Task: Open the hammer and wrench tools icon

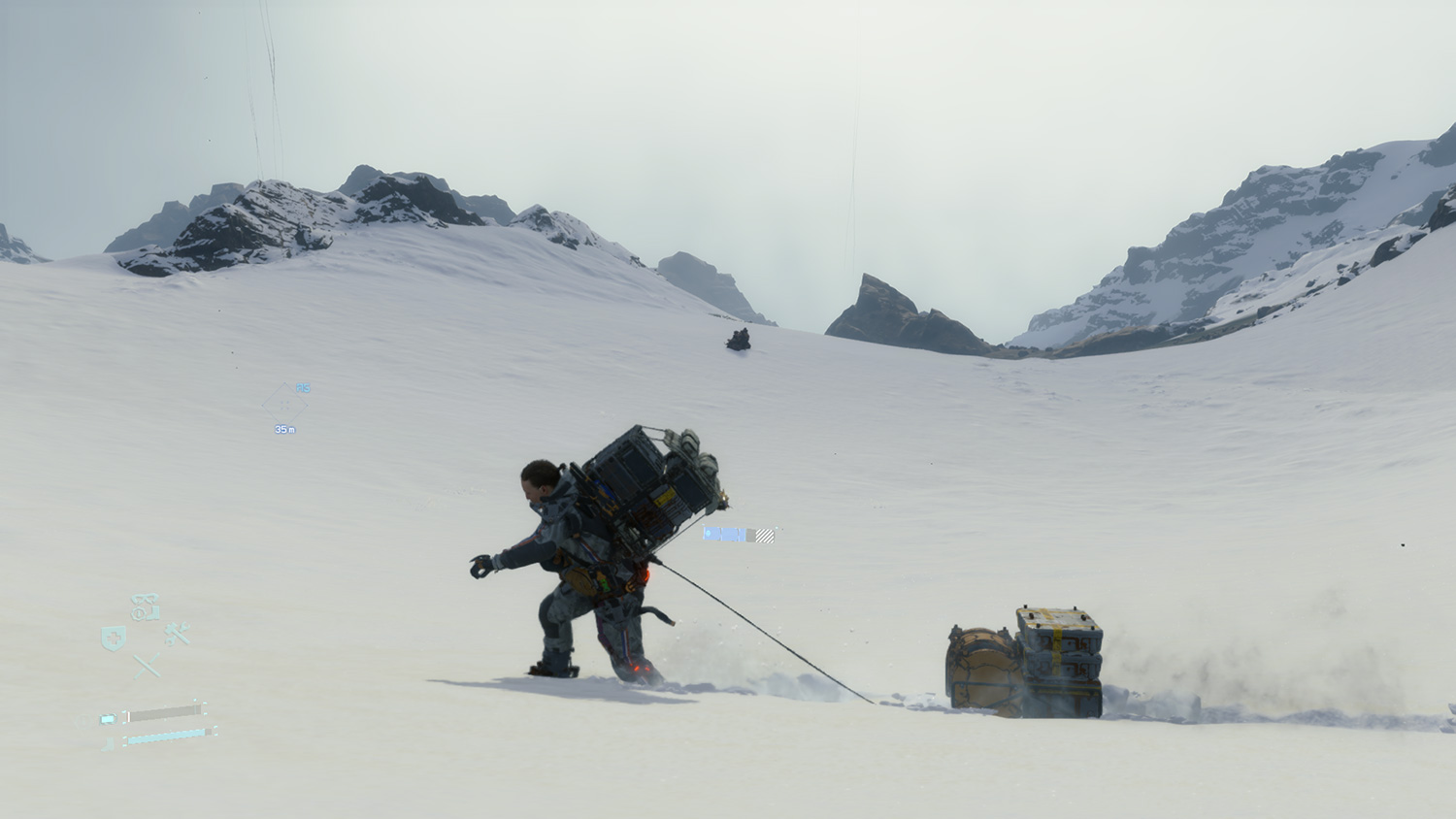Action: click(x=177, y=635)
